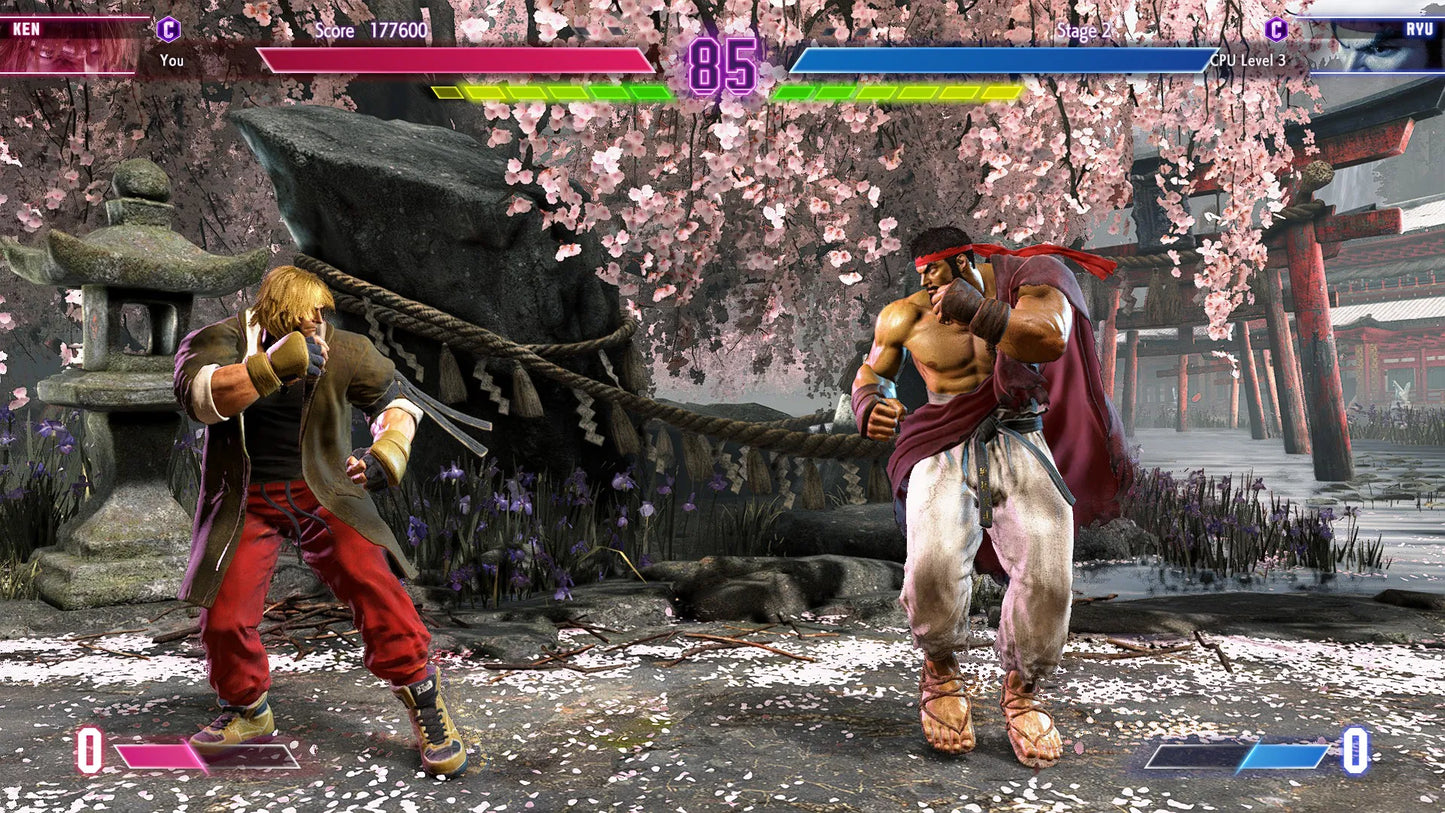Click Ryu's green Drive gauge
This screenshot has width=1445, height=813.
coord(900,92)
